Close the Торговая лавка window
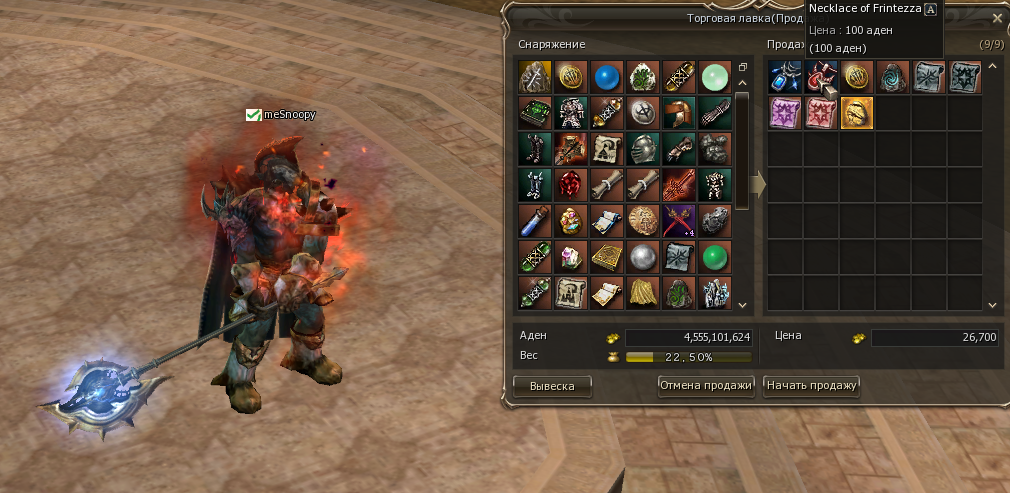The height and width of the screenshot is (493, 1010). tap(996, 18)
